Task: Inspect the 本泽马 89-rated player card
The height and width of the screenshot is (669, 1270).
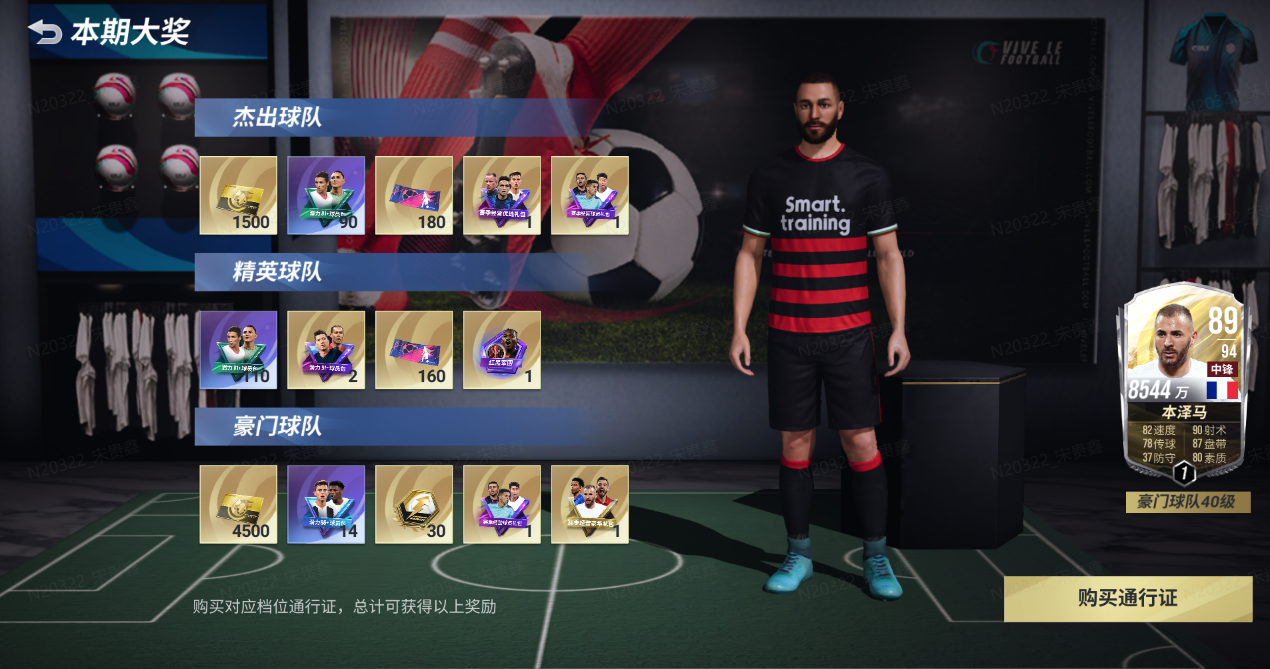Action: coord(1183,384)
